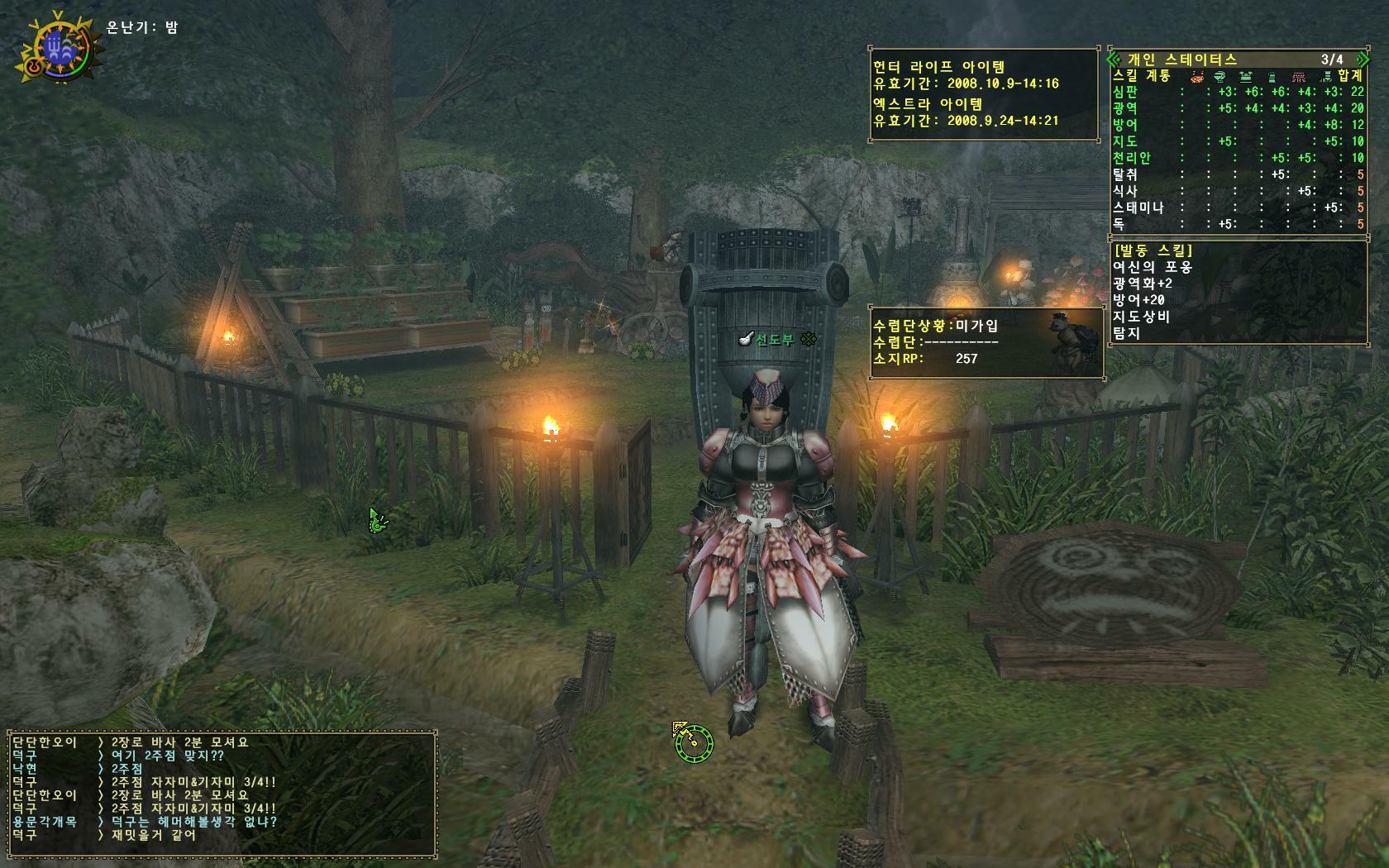Select the activated skills list
Viewport: 1389px width, 868px height.
click(x=1237, y=291)
